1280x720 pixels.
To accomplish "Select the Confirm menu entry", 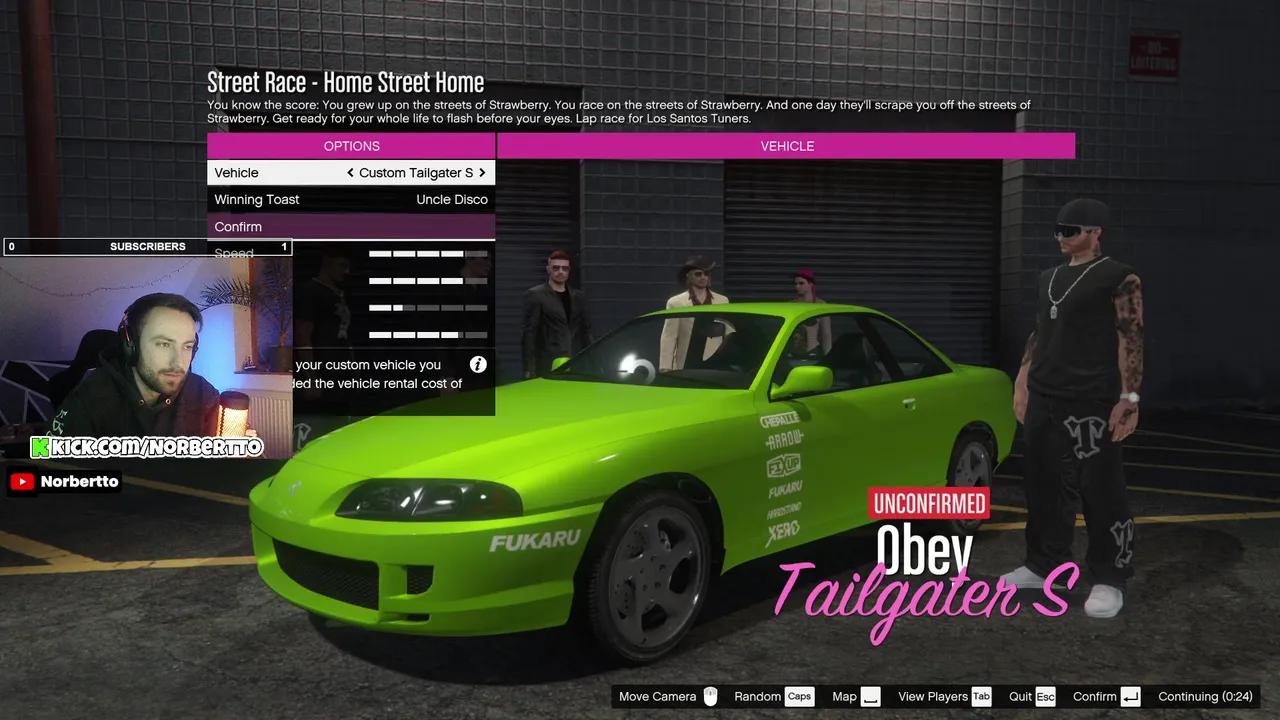I will point(350,226).
